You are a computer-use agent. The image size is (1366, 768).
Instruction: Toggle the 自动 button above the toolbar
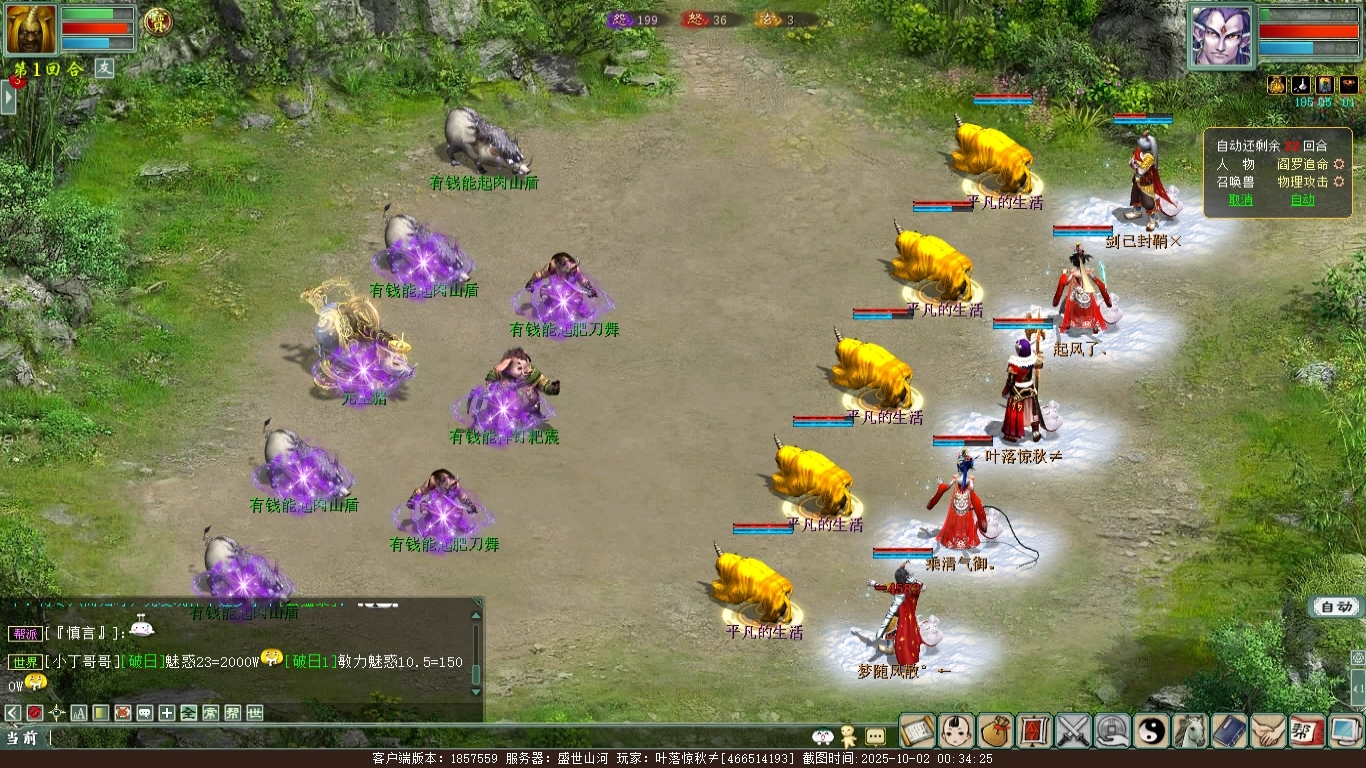[1336, 607]
